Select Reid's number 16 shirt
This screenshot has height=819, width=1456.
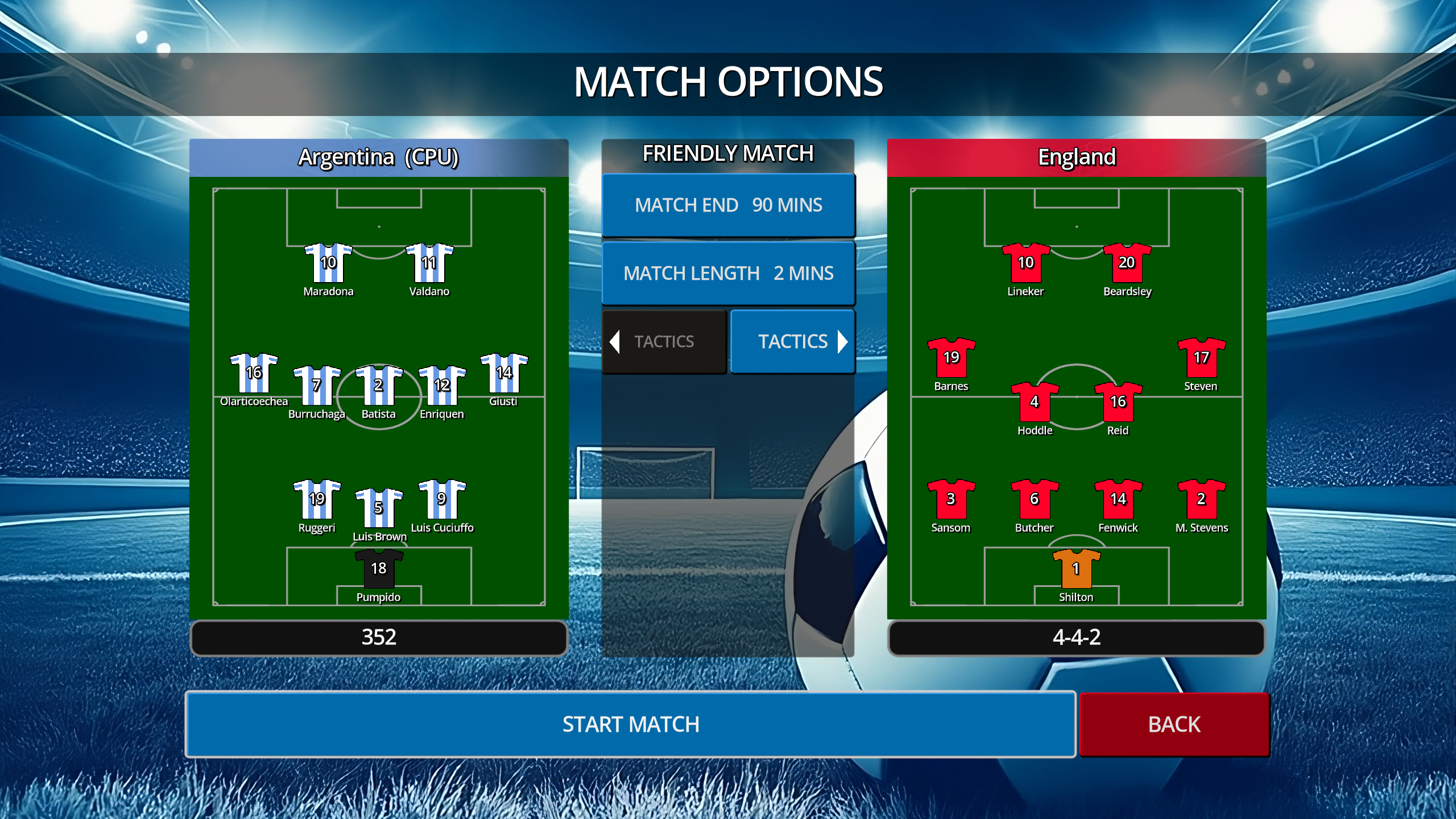coord(1118,403)
